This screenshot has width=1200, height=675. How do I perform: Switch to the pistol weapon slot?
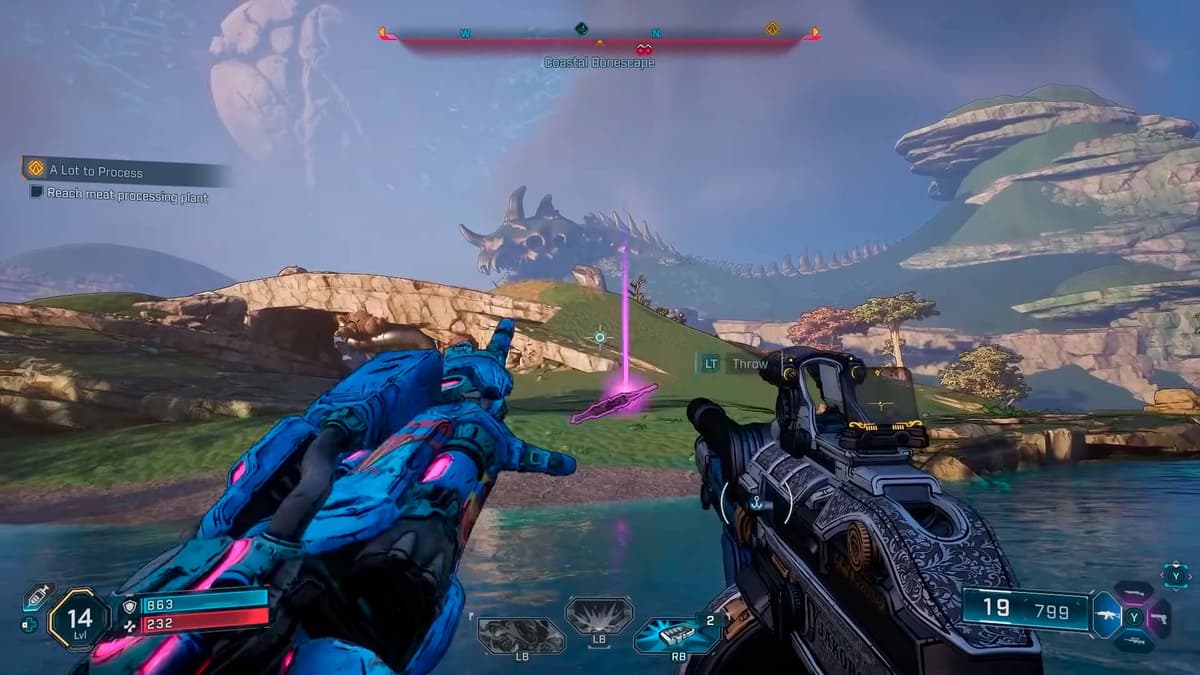click(1160, 618)
